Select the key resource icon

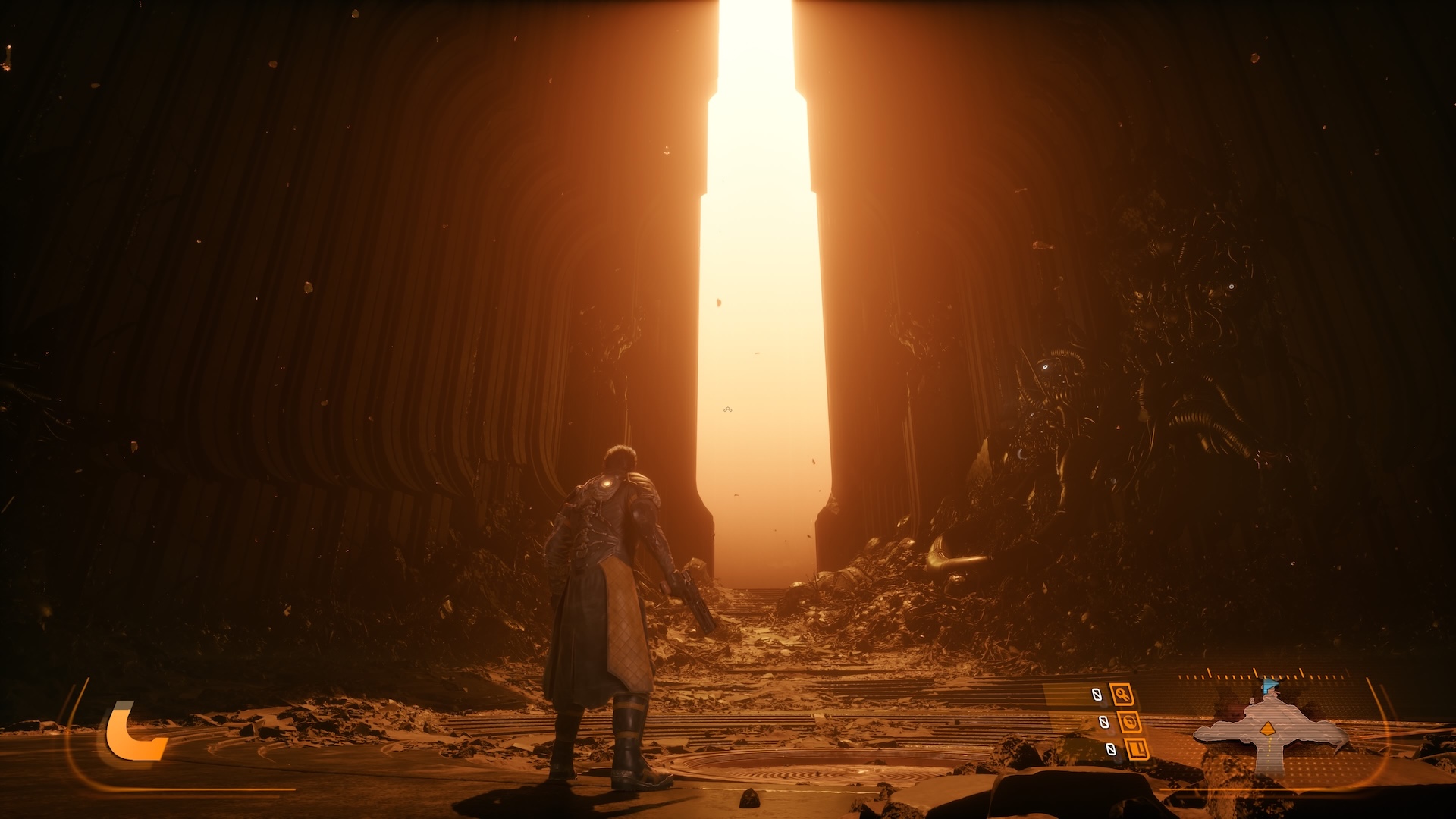pos(1122,694)
